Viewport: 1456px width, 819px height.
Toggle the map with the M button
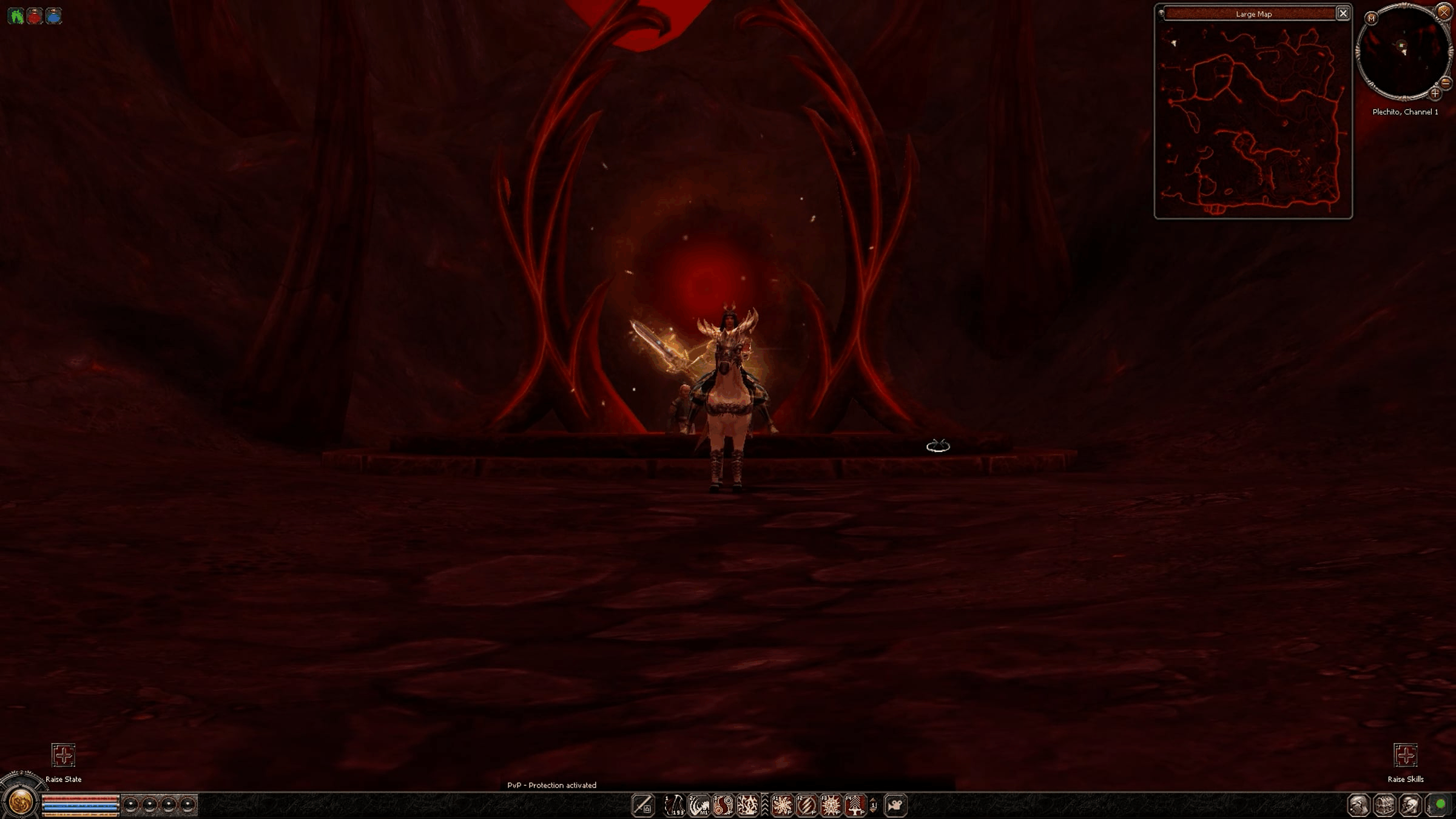(x=1371, y=18)
